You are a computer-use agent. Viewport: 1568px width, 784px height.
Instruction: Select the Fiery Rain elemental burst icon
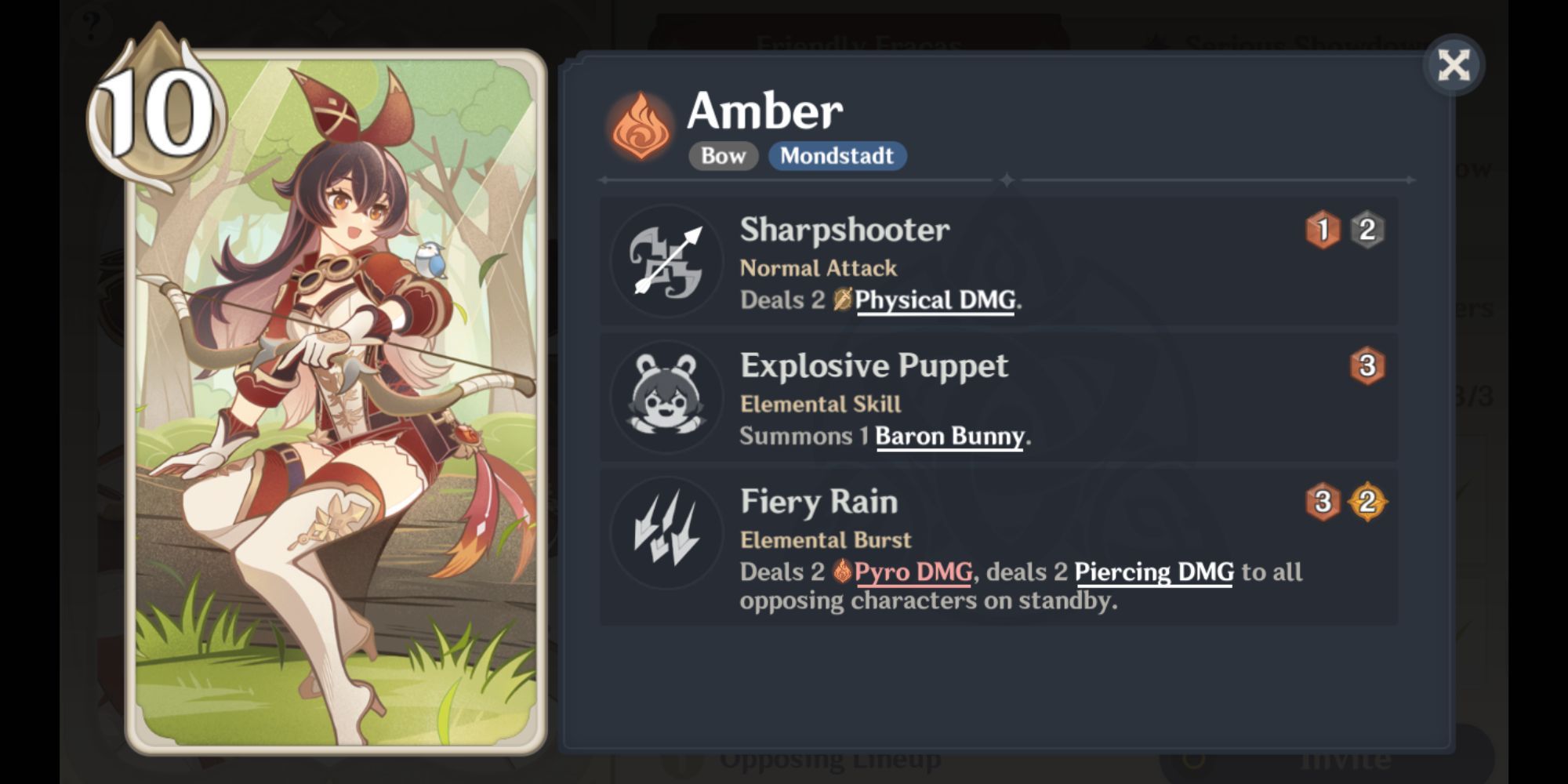(x=665, y=532)
